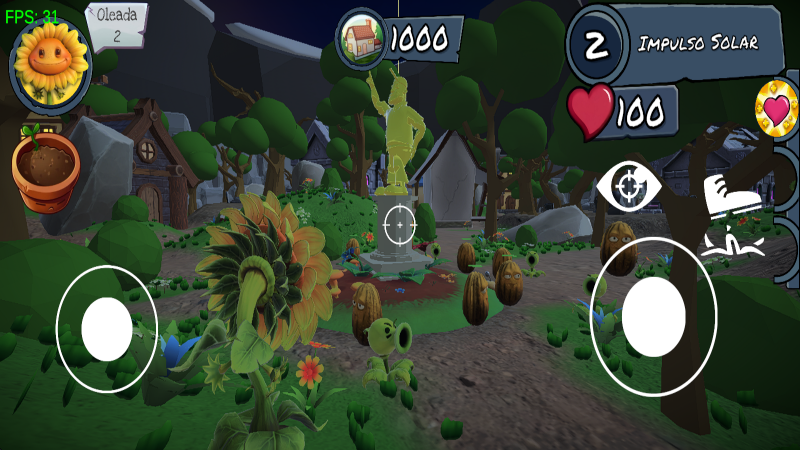Select the flower pot planting icon
This screenshot has height=450, width=800.
click(x=45, y=172)
